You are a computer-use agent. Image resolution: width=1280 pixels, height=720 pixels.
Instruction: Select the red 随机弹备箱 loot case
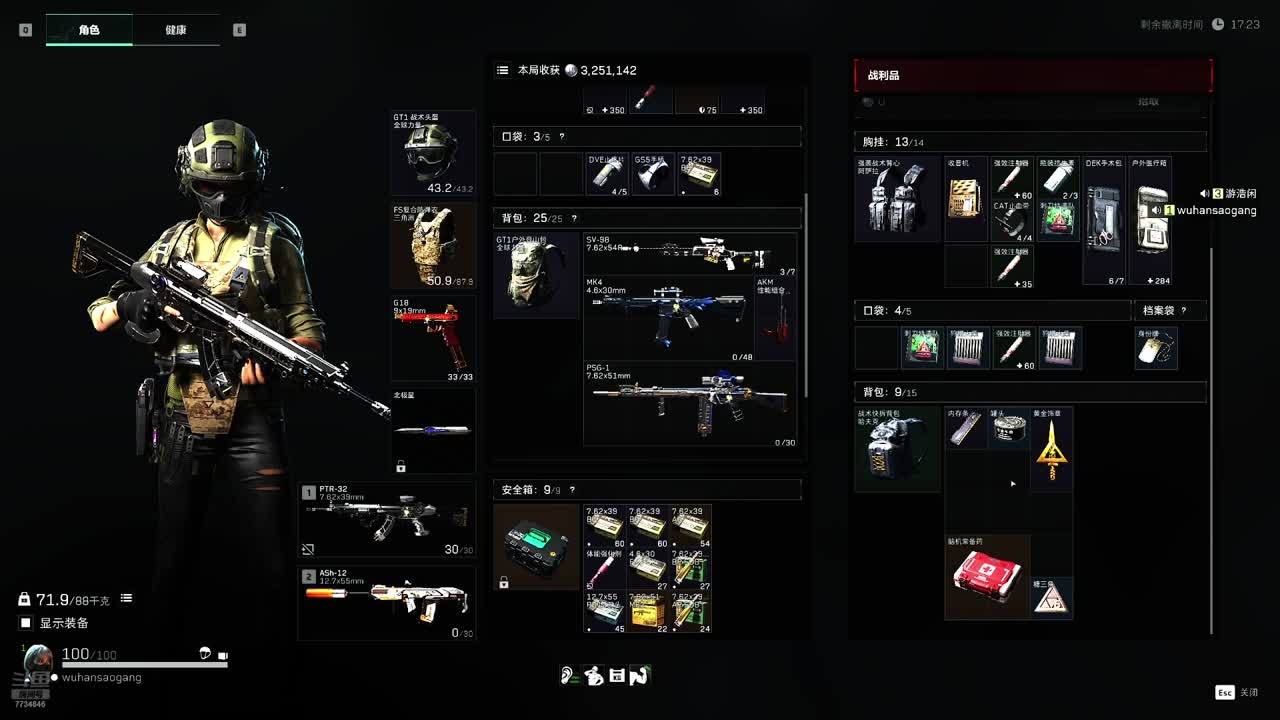[987, 577]
